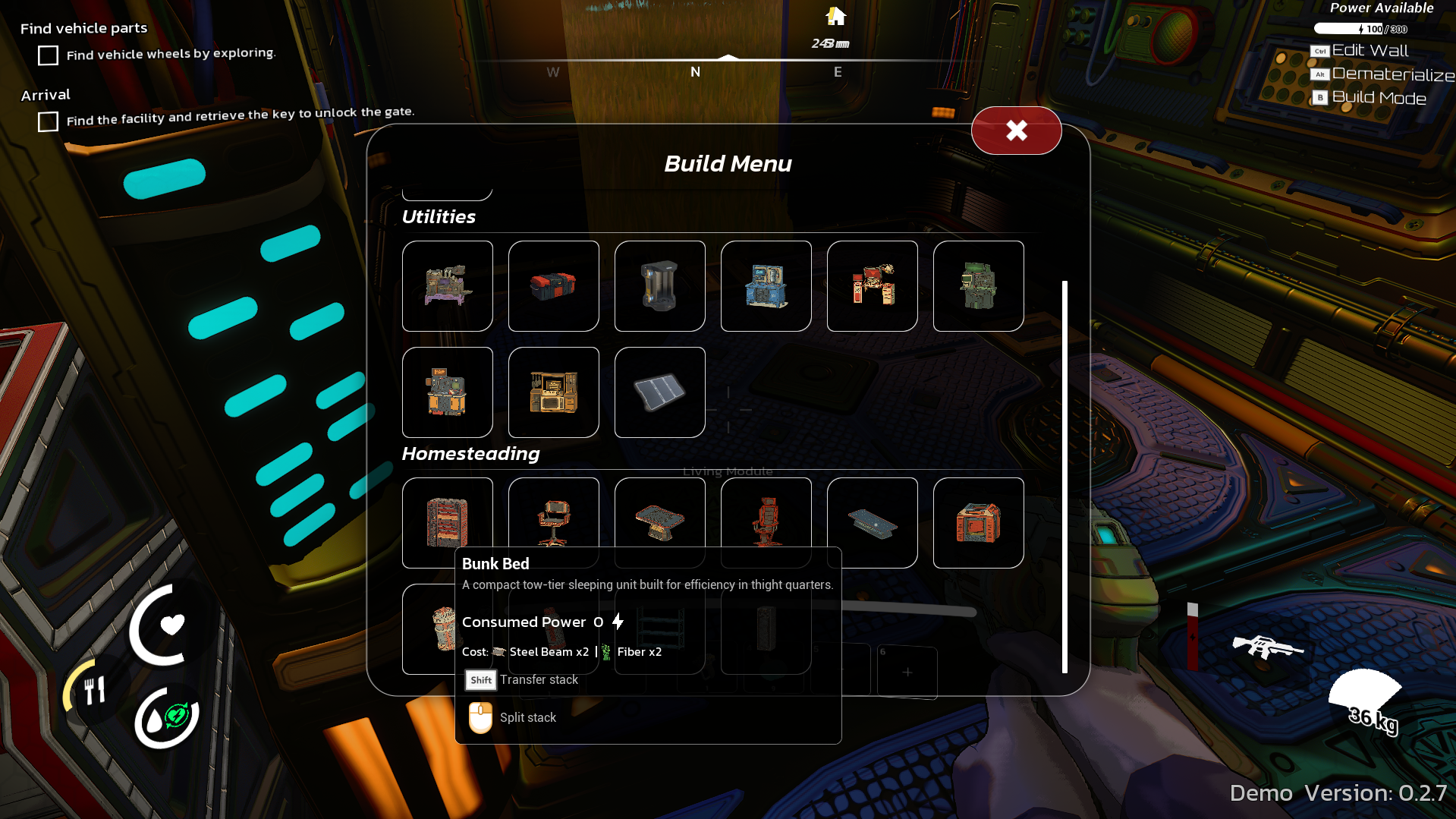Tick the Find vehicle wheels objective checkbox
The image size is (1456, 819).
(48, 55)
